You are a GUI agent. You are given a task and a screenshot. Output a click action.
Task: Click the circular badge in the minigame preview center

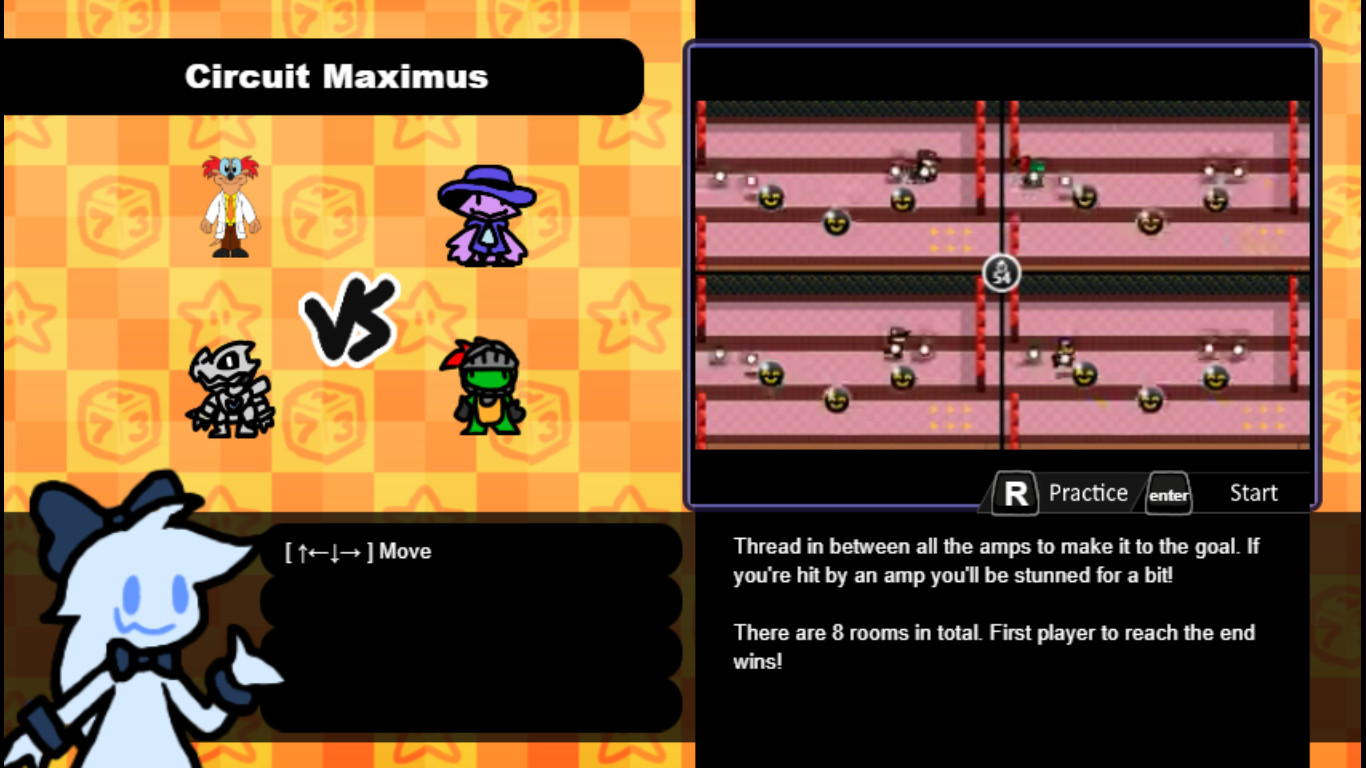click(x=1001, y=272)
